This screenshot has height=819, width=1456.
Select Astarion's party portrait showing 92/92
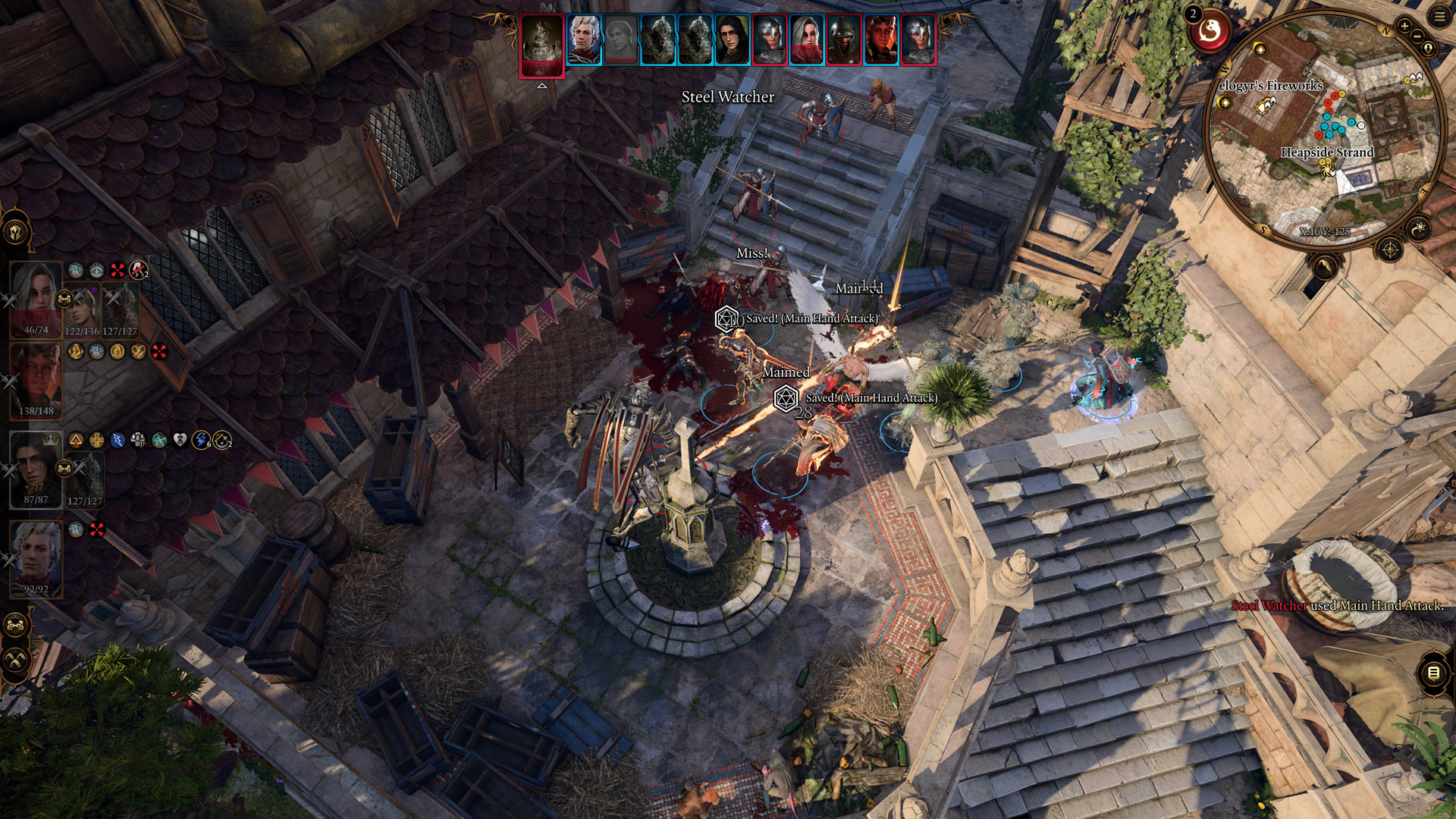point(36,557)
